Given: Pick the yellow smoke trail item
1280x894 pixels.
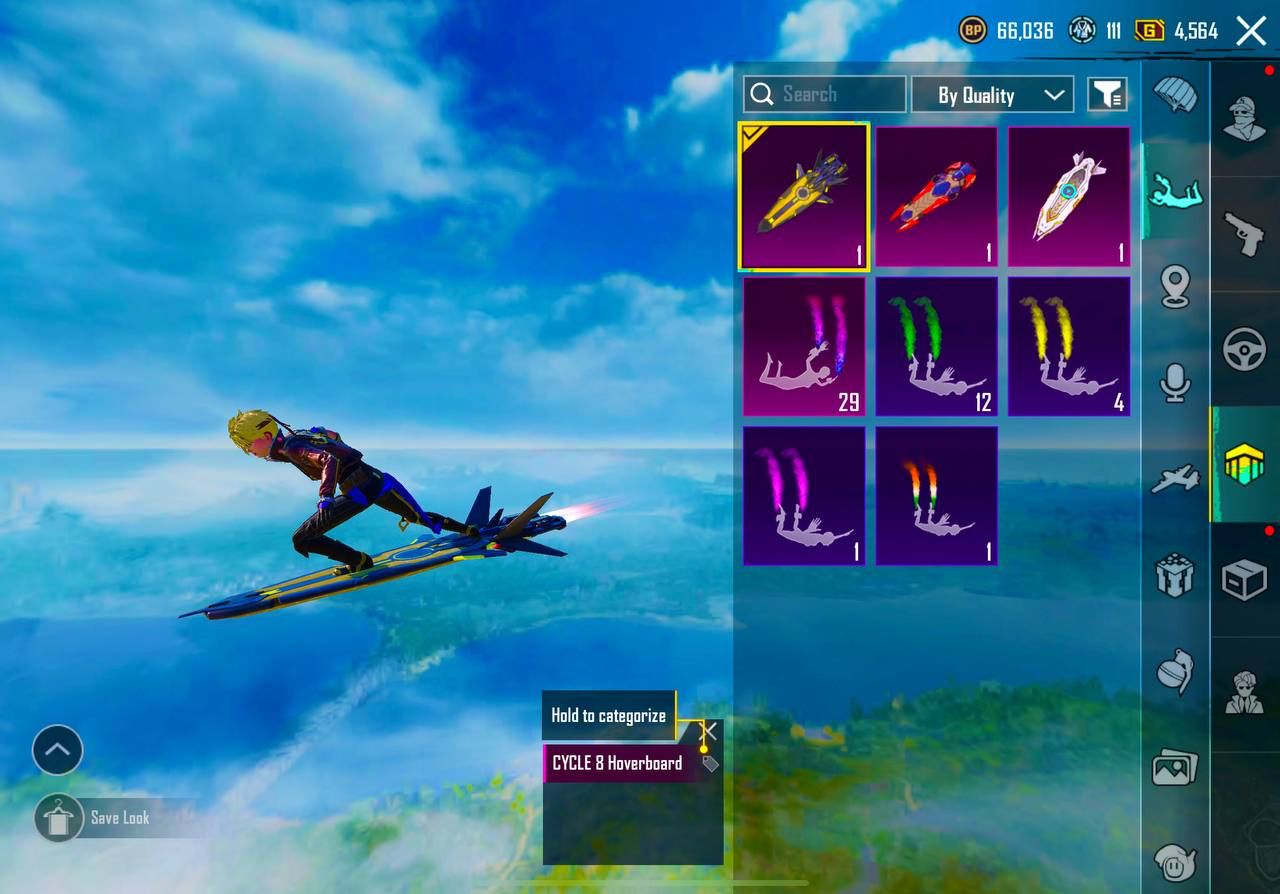Looking at the screenshot, I should 1069,346.
